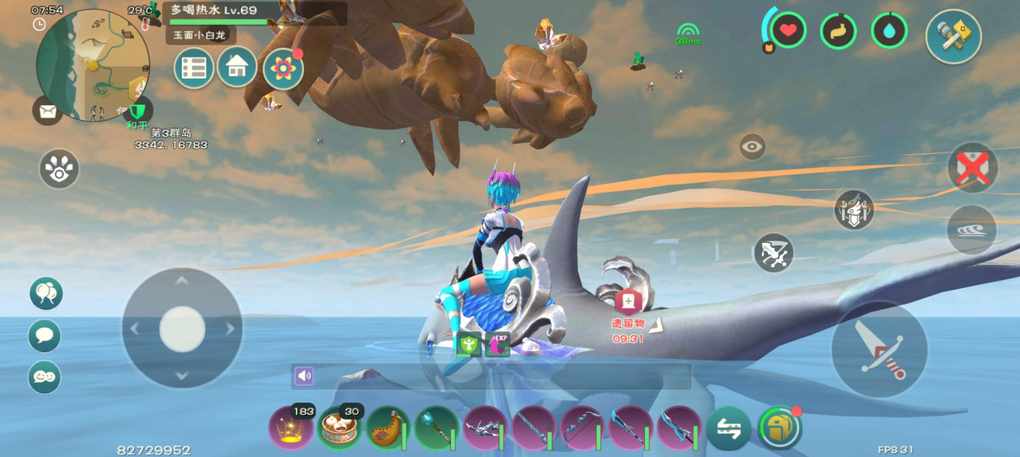Viewport: 1020px width, 457px height.
Task: Open the mail envelope icon
Action: 46,110
